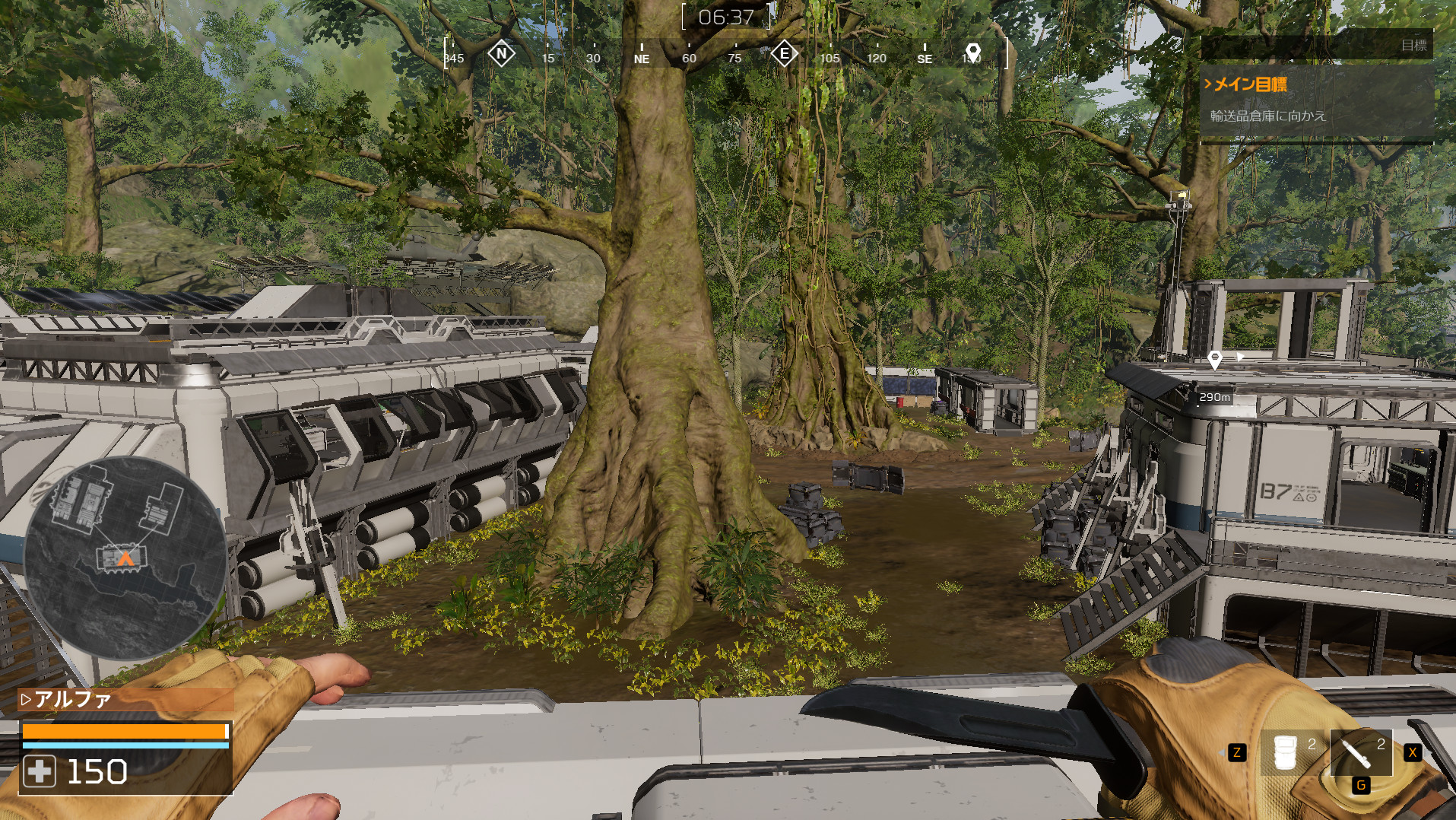
Task: Open the メイン目標 objective tracker
Action: pyautogui.click(x=1250, y=84)
